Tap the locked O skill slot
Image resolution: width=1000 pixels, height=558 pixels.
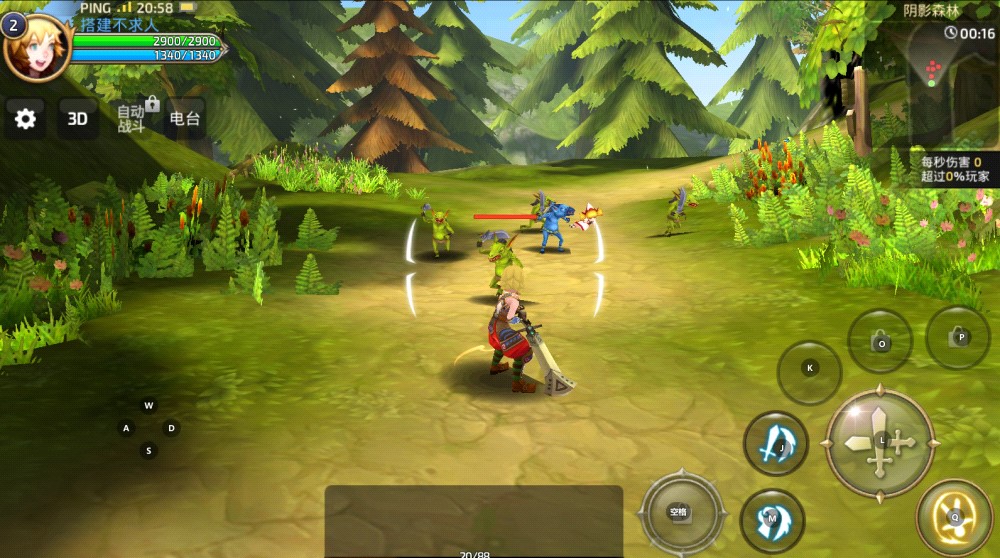[x=880, y=342]
